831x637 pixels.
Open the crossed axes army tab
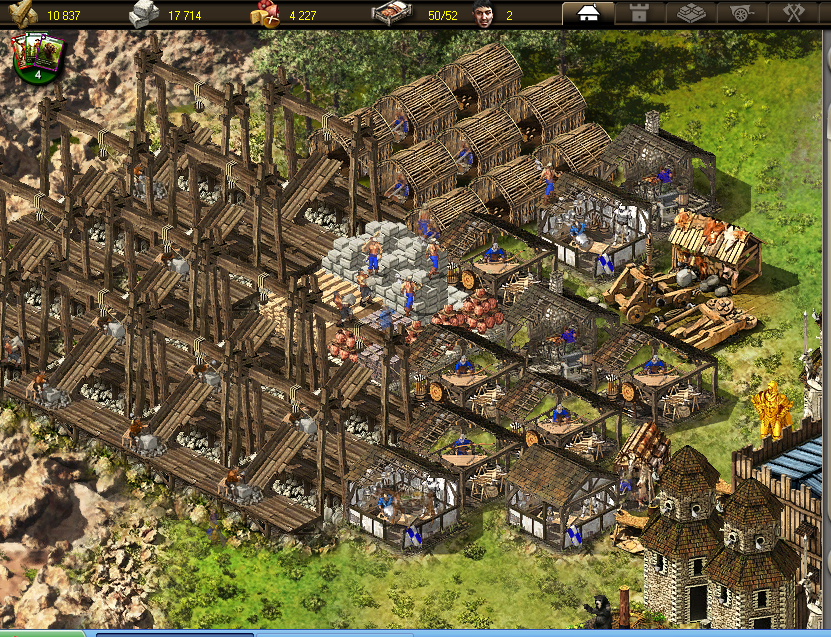[795, 14]
